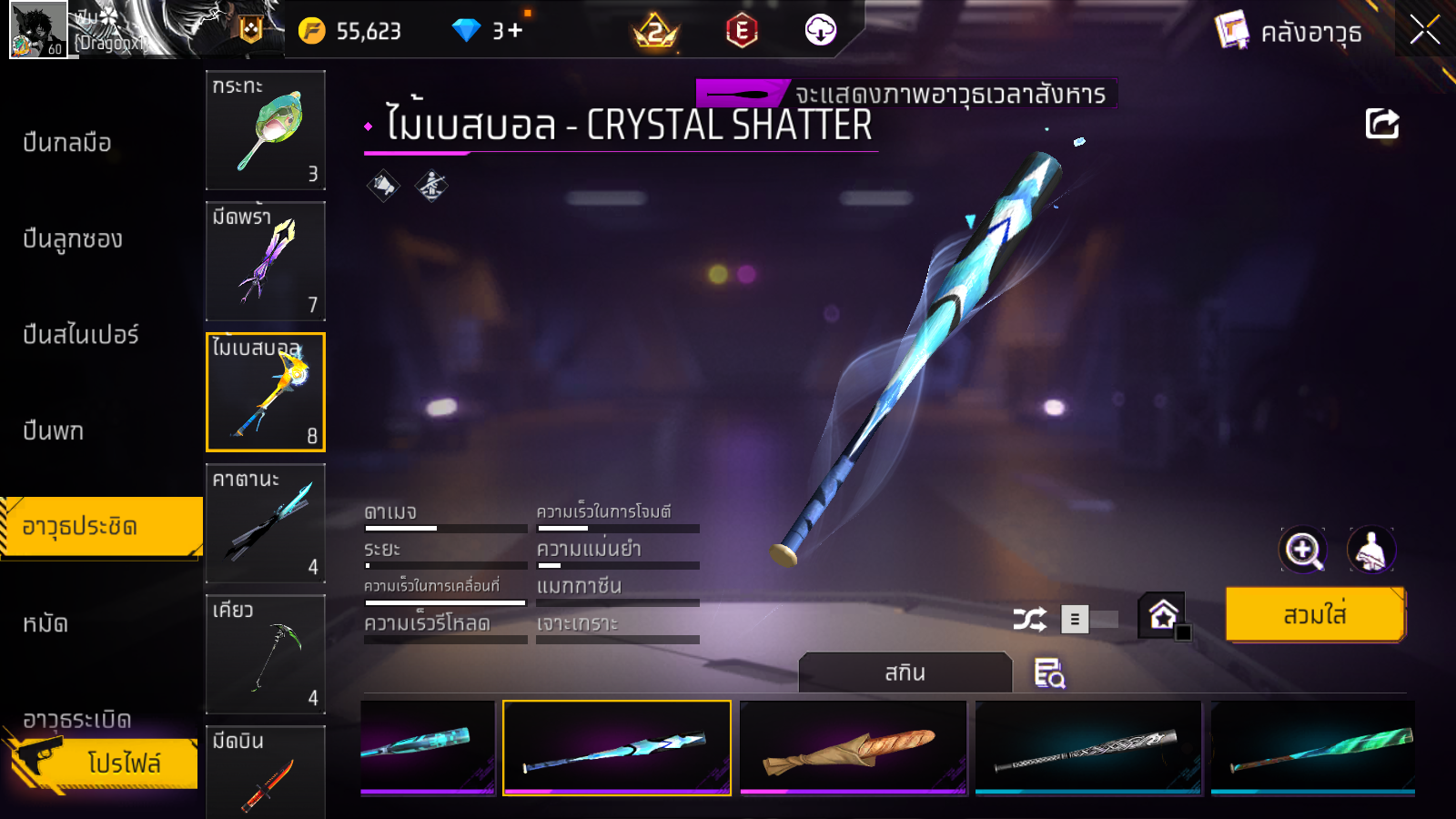Choose the silver-engraved bat skin thumbnail
Image resolution: width=1456 pixels, height=819 pixels.
(1087, 747)
